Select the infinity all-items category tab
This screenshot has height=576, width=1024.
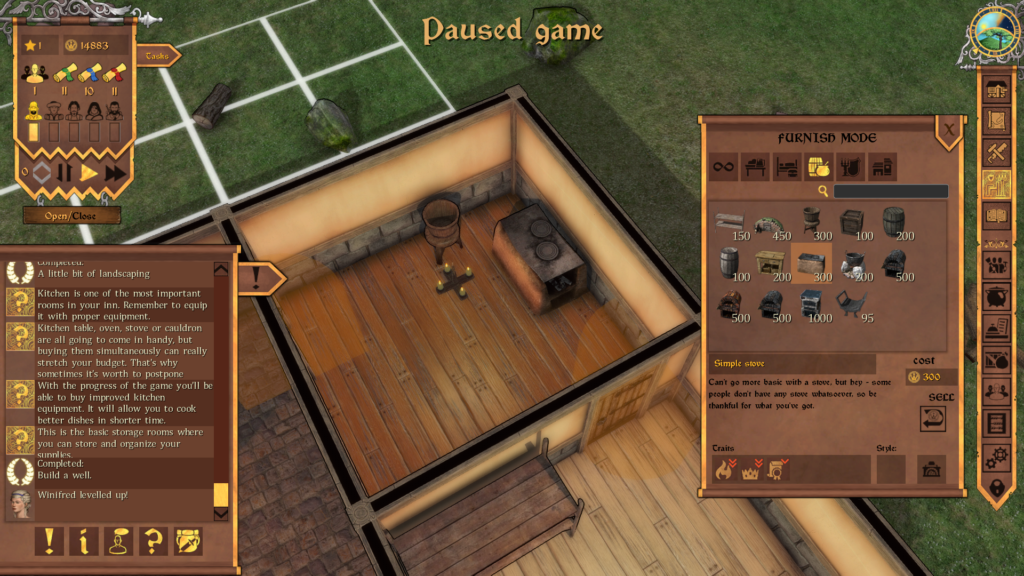(723, 167)
